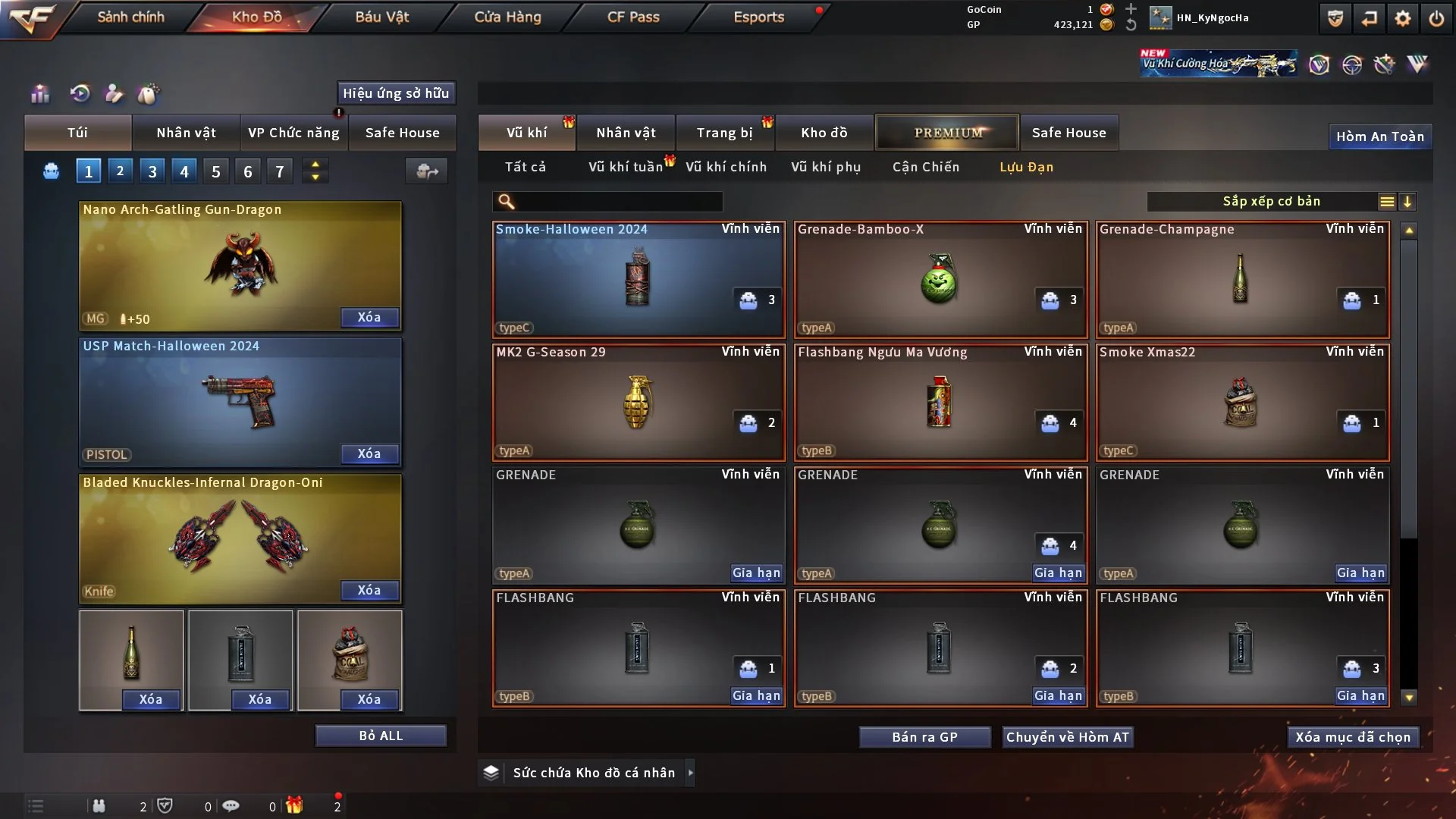Screen dimensions: 1456x819
Task: Select the Grenade-Bamboo-X item
Action: [x=940, y=279]
